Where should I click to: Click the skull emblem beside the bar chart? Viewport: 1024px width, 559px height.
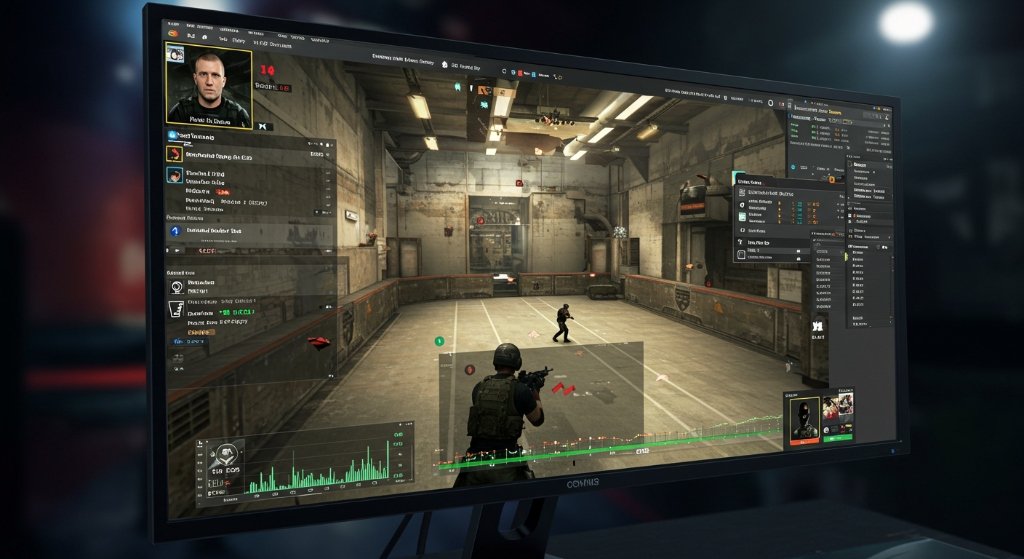tap(228, 455)
